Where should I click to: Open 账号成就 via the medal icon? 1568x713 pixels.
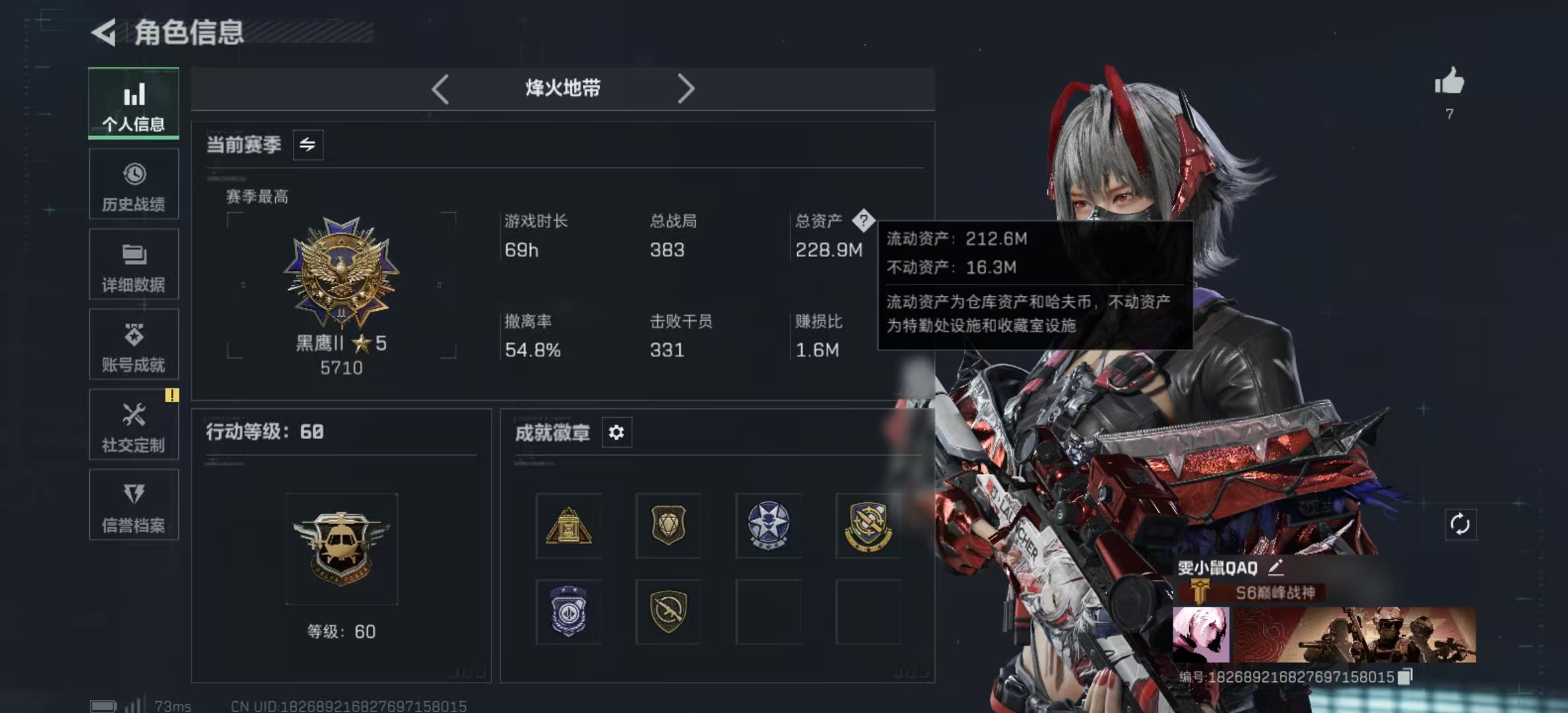tap(133, 344)
